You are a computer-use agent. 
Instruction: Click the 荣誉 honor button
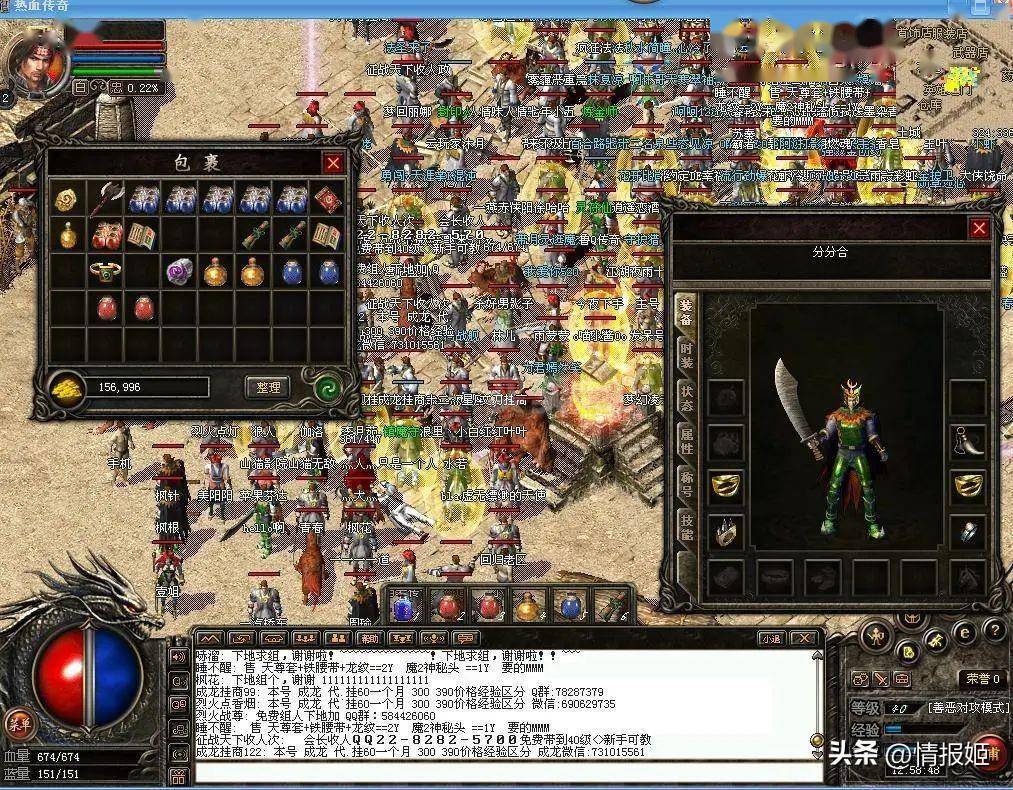tap(983, 678)
